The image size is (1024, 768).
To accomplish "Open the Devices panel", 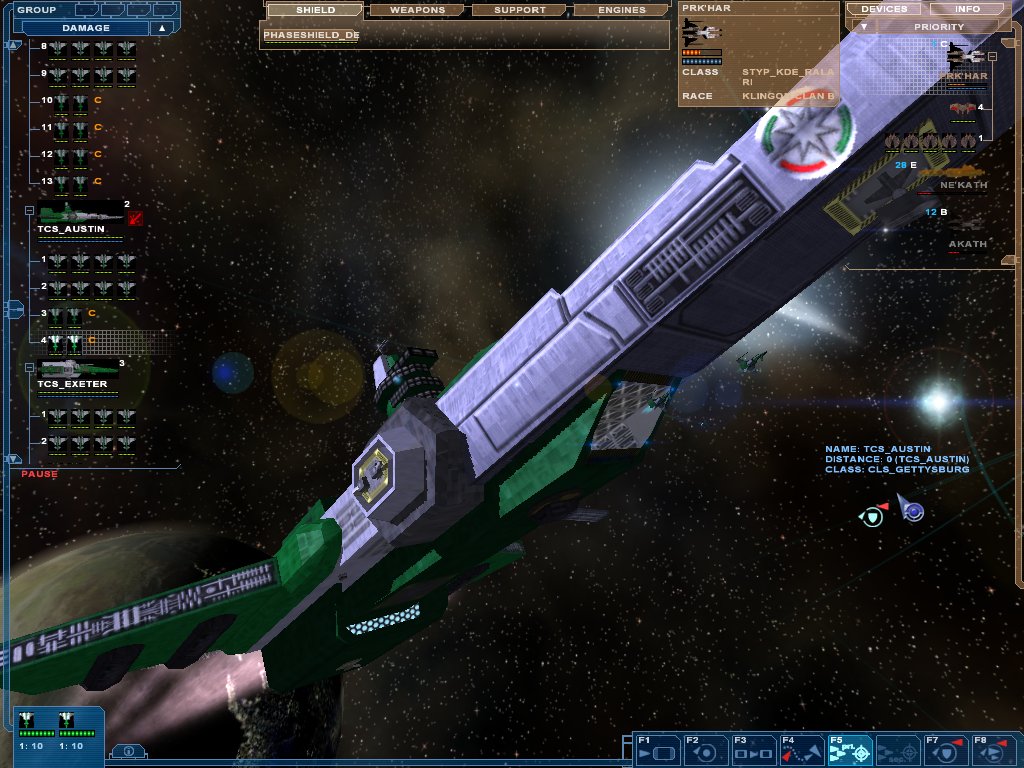I will coord(884,9).
